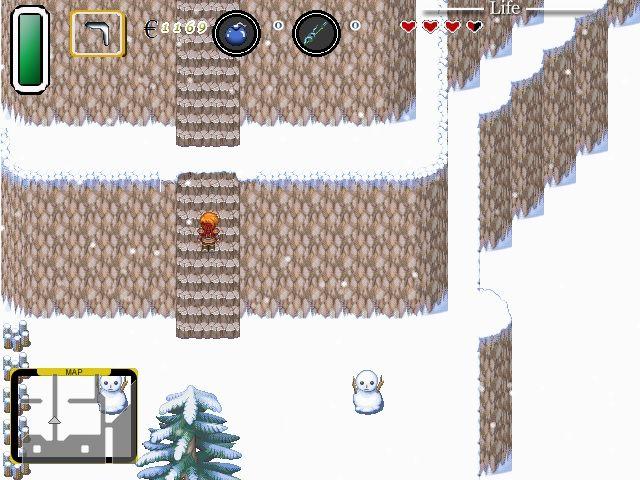Select the arrow item icon
The width and height of the screenshot is (640, 480).
coord(316,33)
